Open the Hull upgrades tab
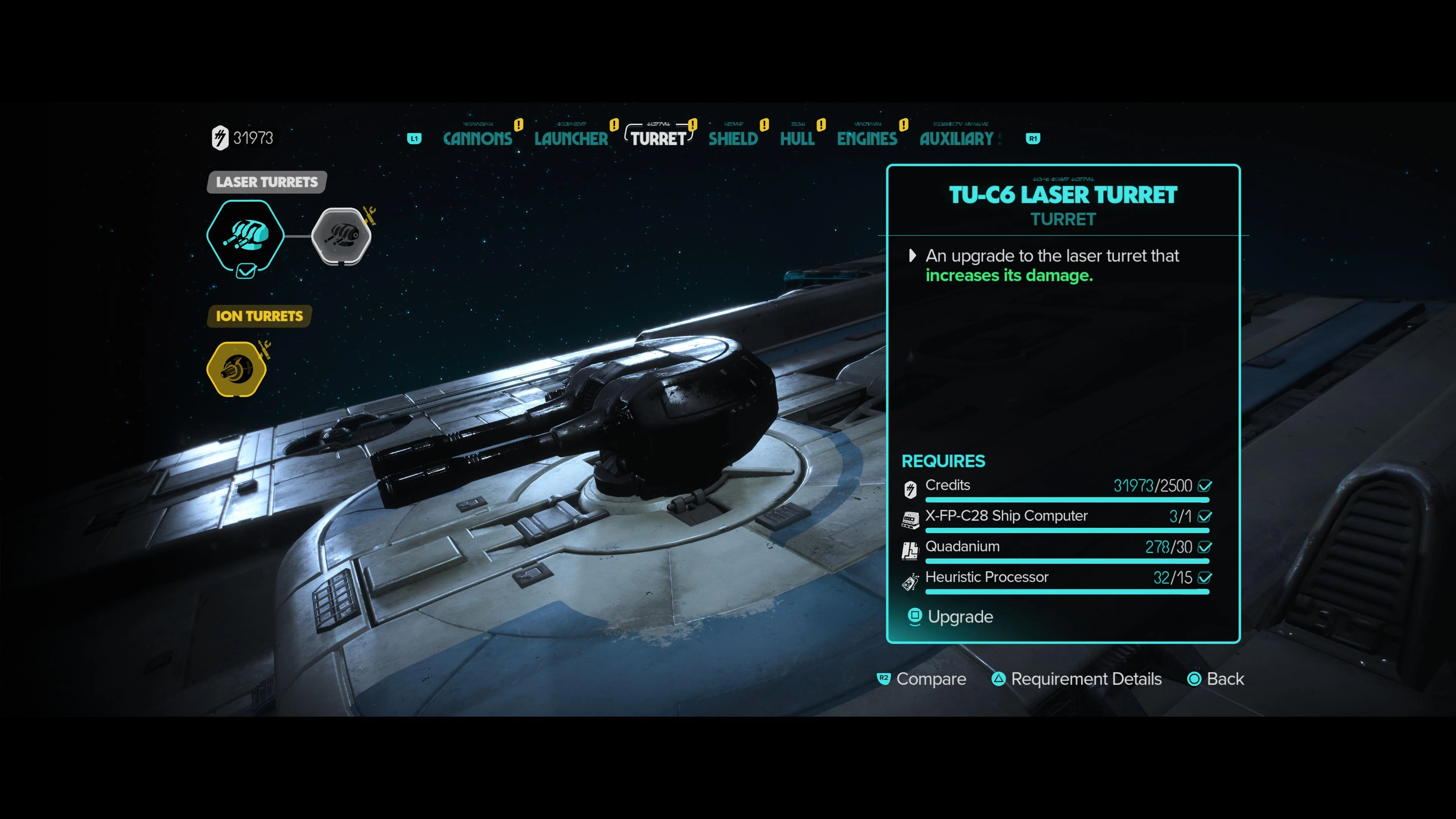 tap(797, 138)
